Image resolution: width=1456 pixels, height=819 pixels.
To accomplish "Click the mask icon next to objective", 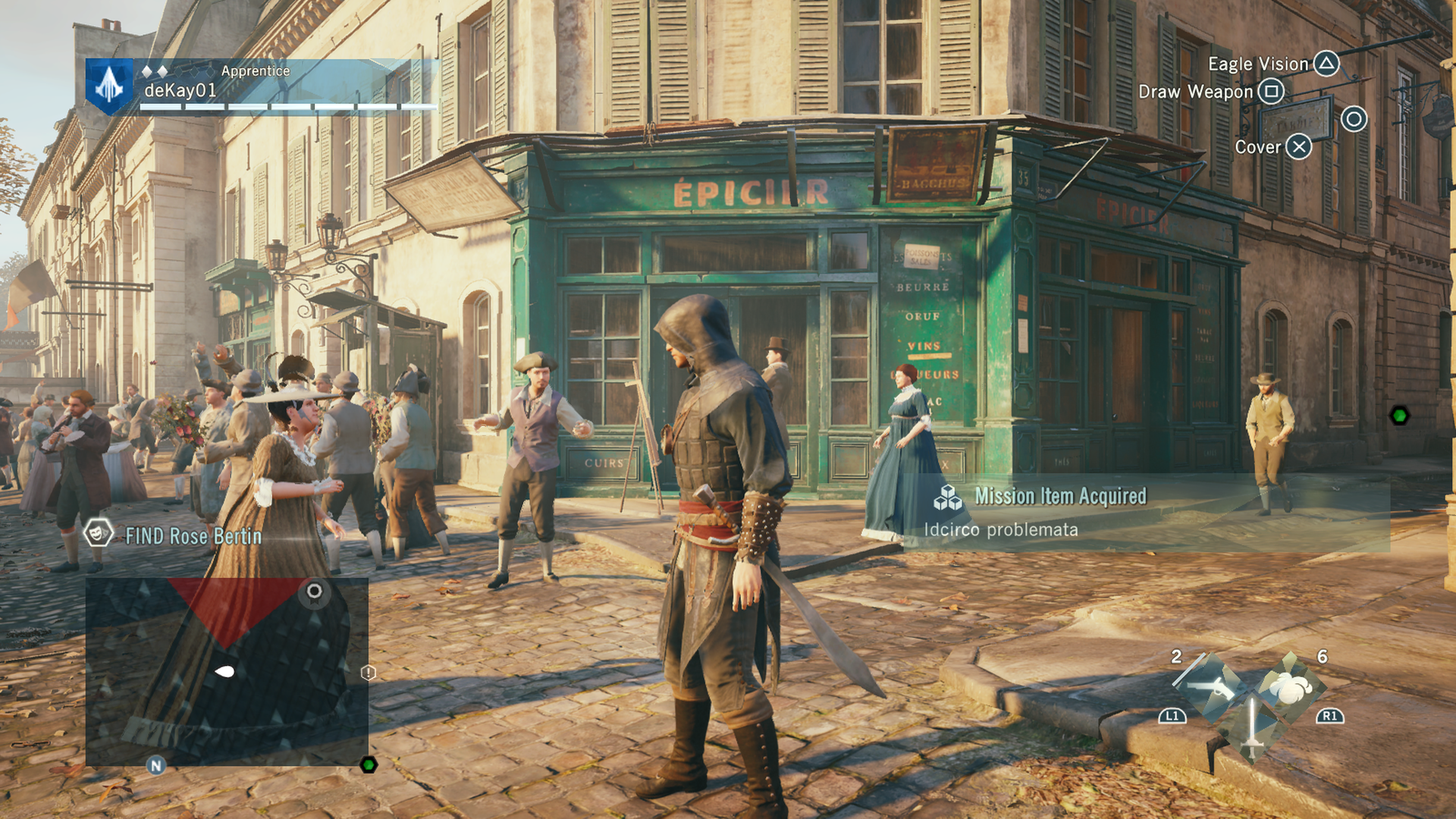I will point(97,535).
